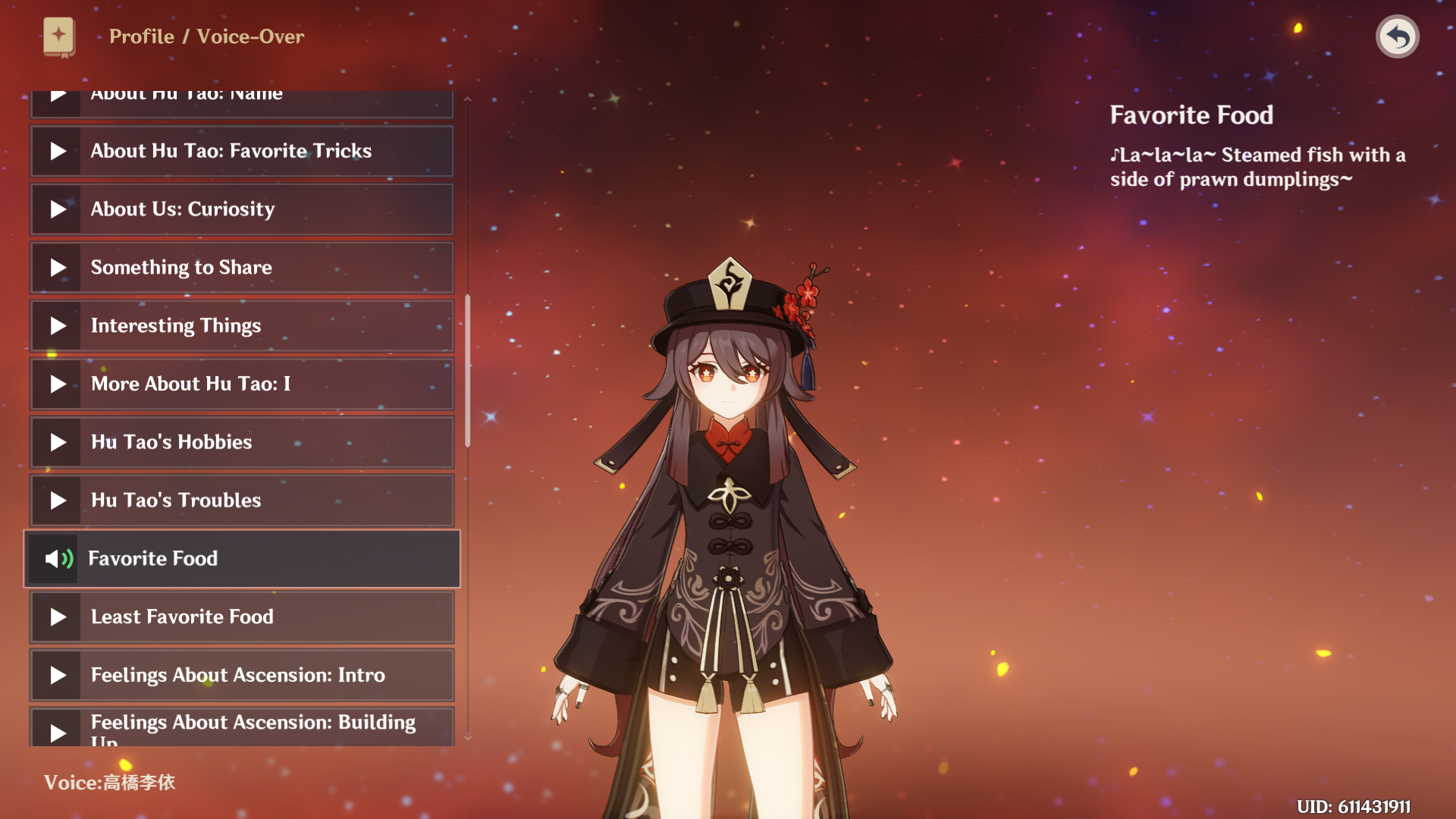
Task: Click the currently playing "Favorite Food" entry
Action: point(241,559)
